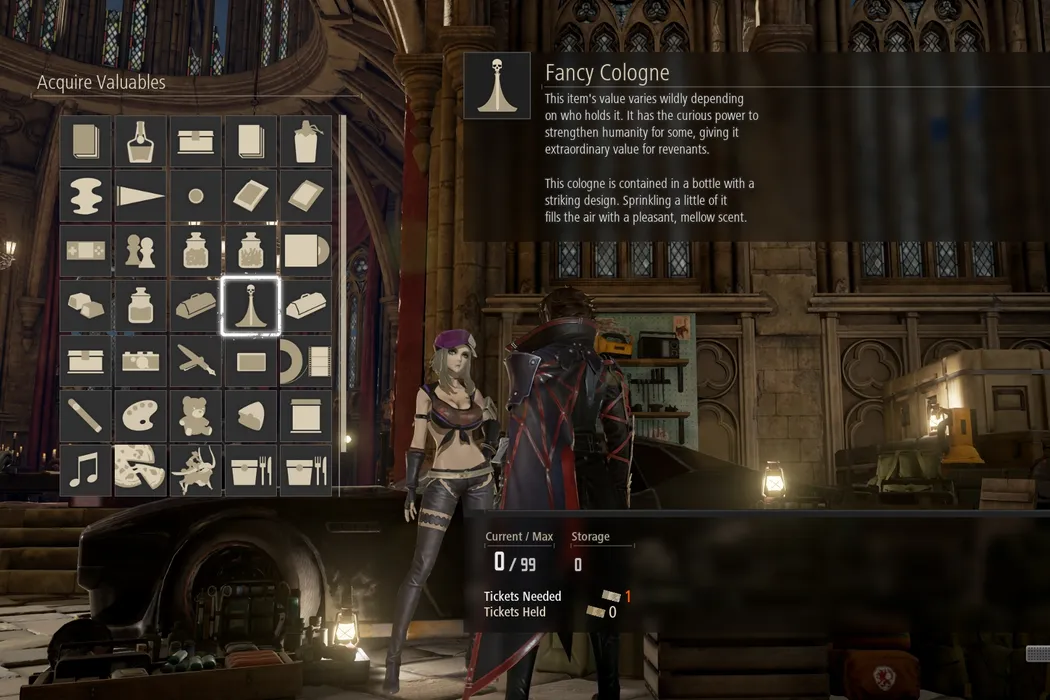Select the fountain pen item
1050x700 pixels.
pyautogui.click(x=195, y=361)
